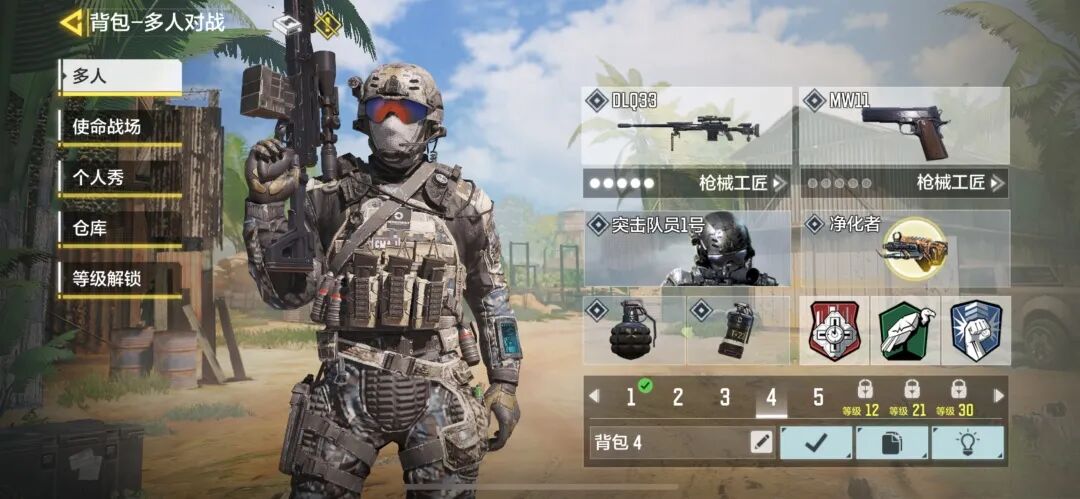Pick the red crosshair perk
Viewport: 1080px width, 499px height.
(x=834, y=331)
